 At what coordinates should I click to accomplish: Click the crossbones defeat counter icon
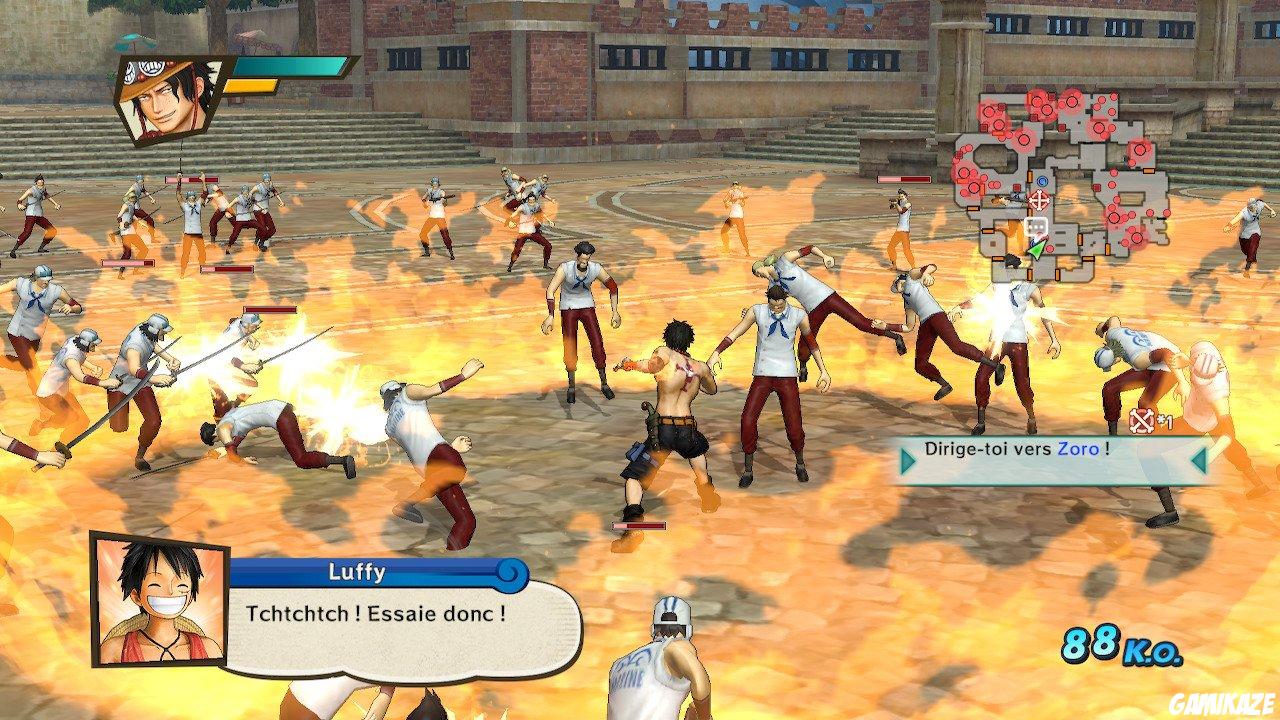(x=1140, y=423)
